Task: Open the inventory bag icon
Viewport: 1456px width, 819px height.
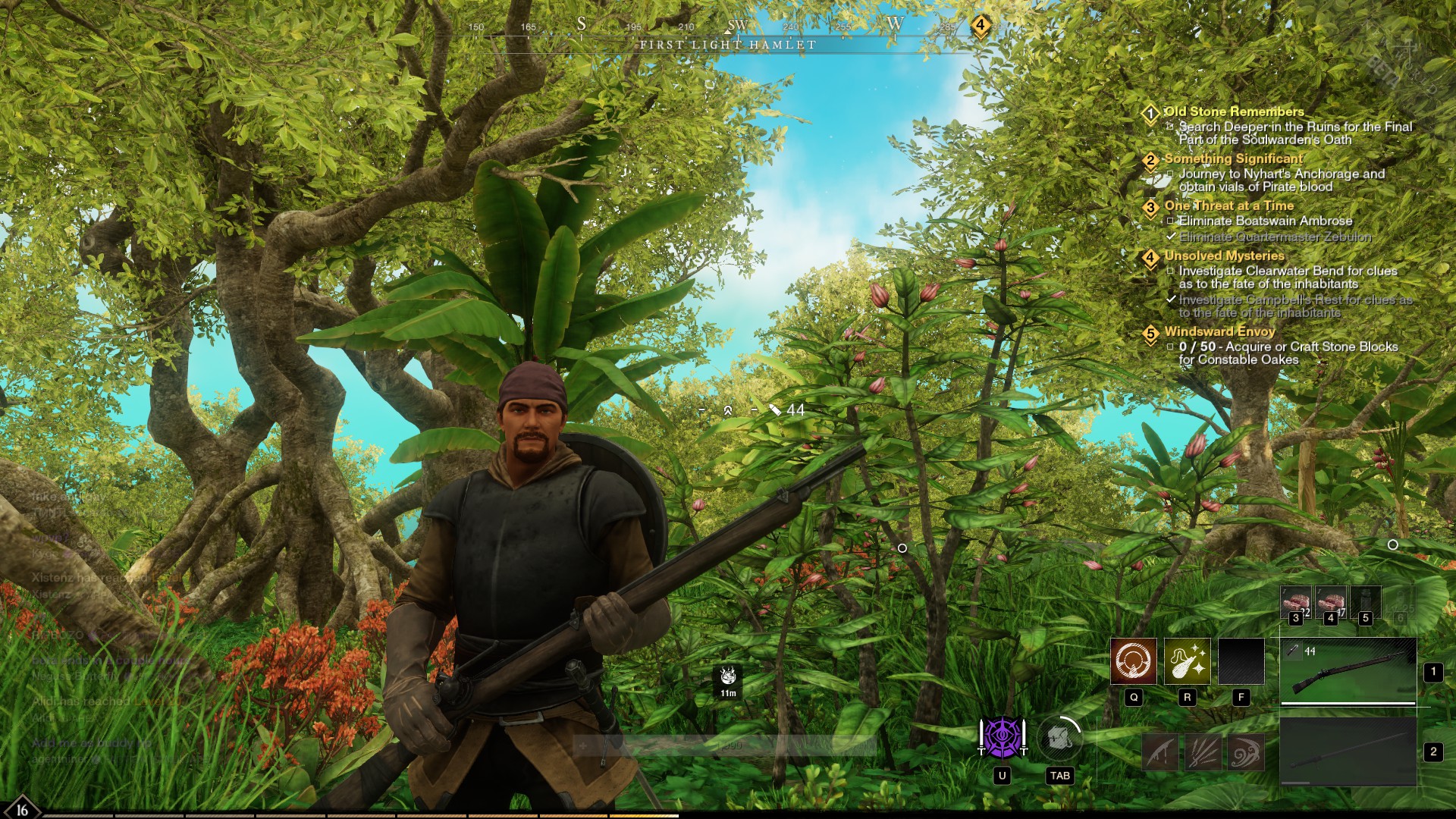Action: pos(1059,737)
